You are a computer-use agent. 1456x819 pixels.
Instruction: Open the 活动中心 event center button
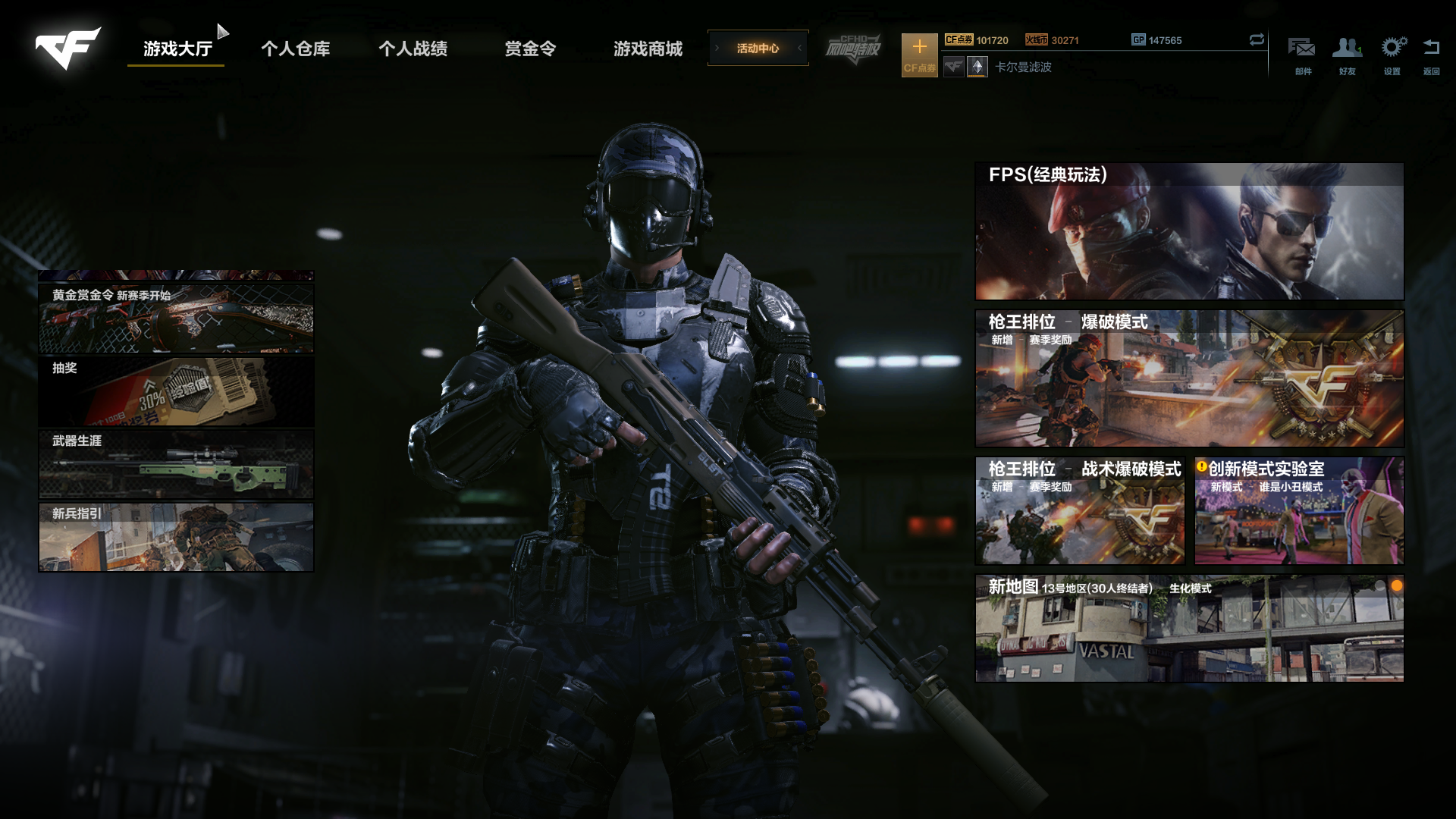pos(758,49)
